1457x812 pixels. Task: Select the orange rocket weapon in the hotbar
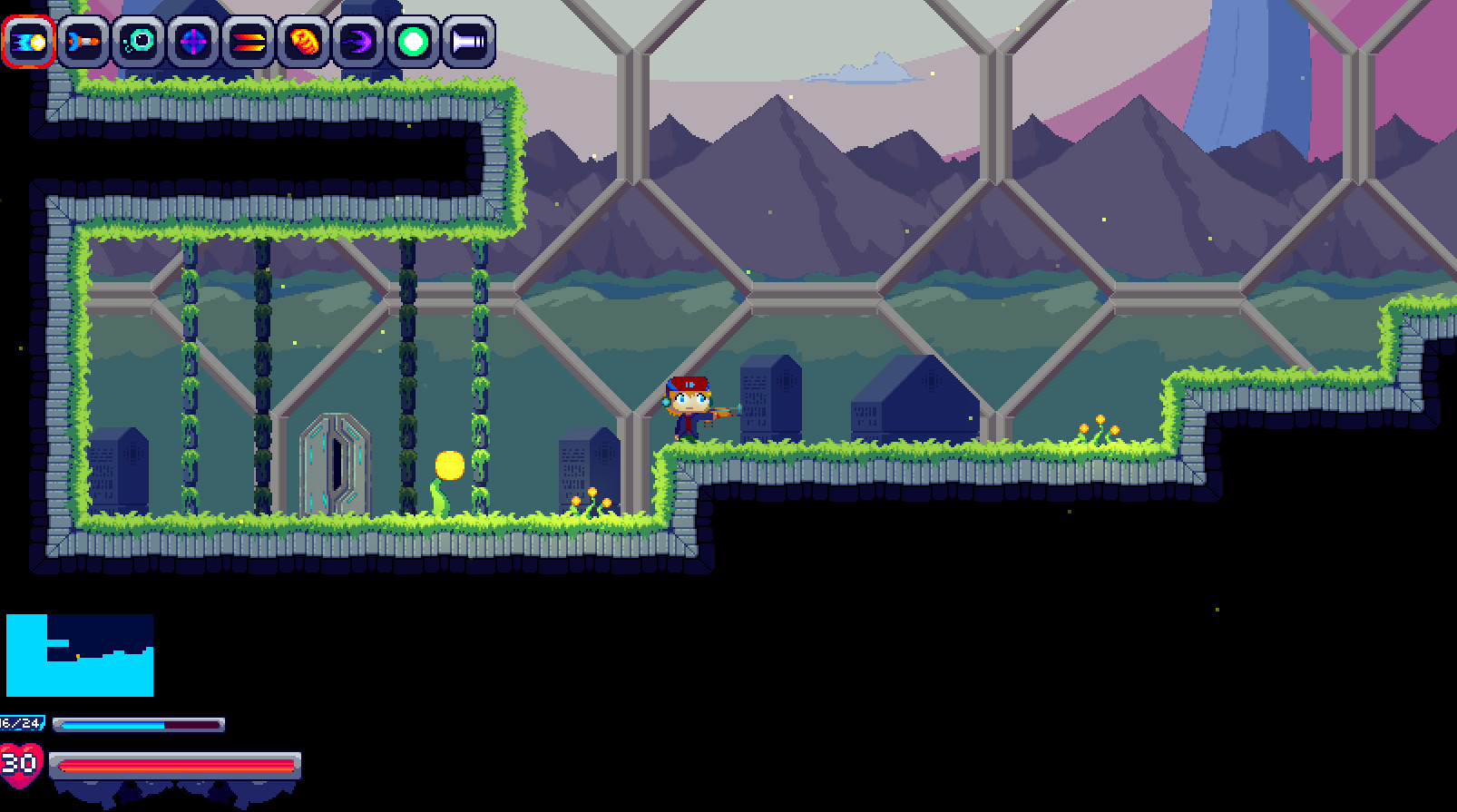(83, 40)
